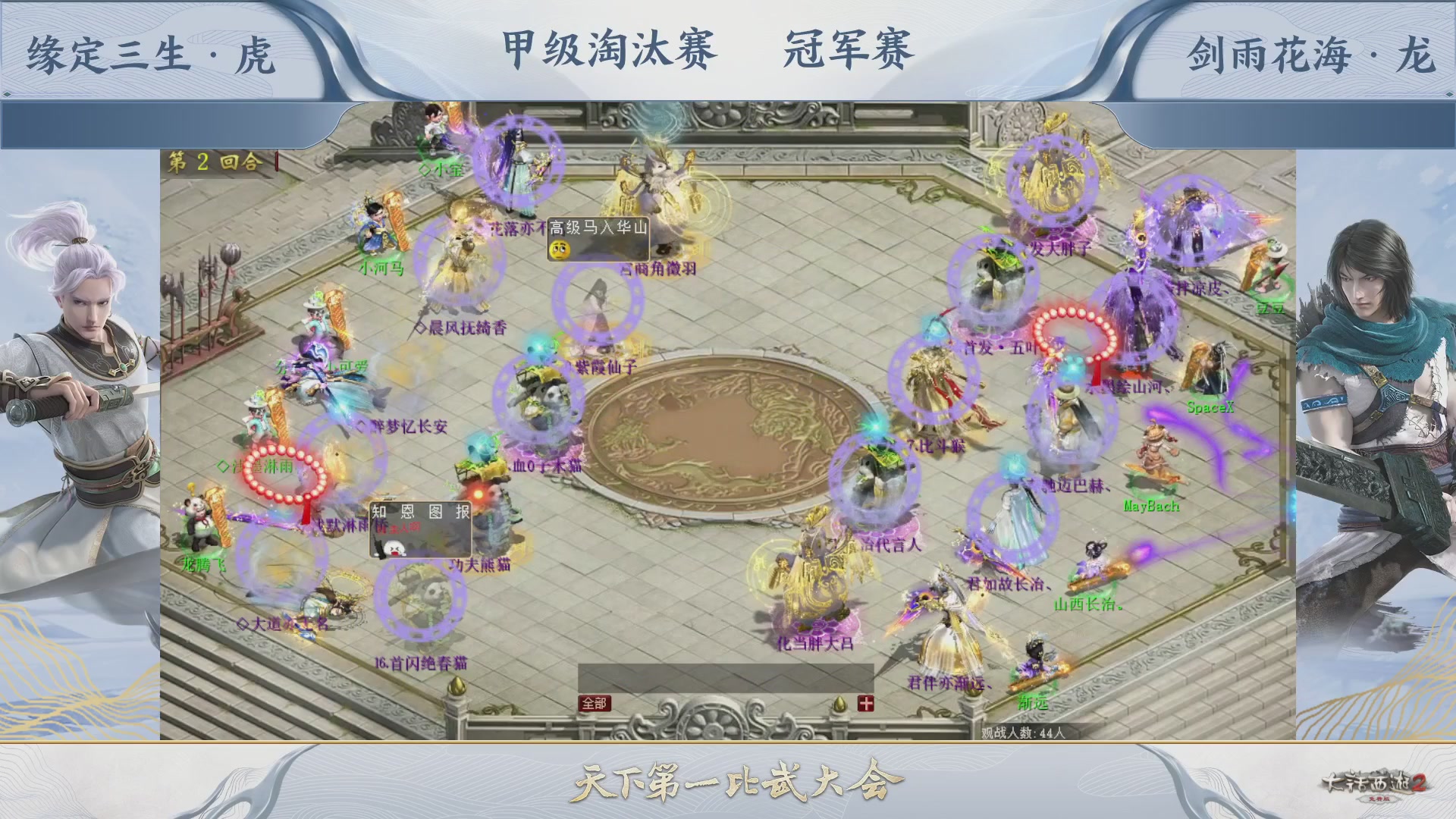1456x819 pixels.
Task: Click the player name MayBach
Action: pos(1151,504)
